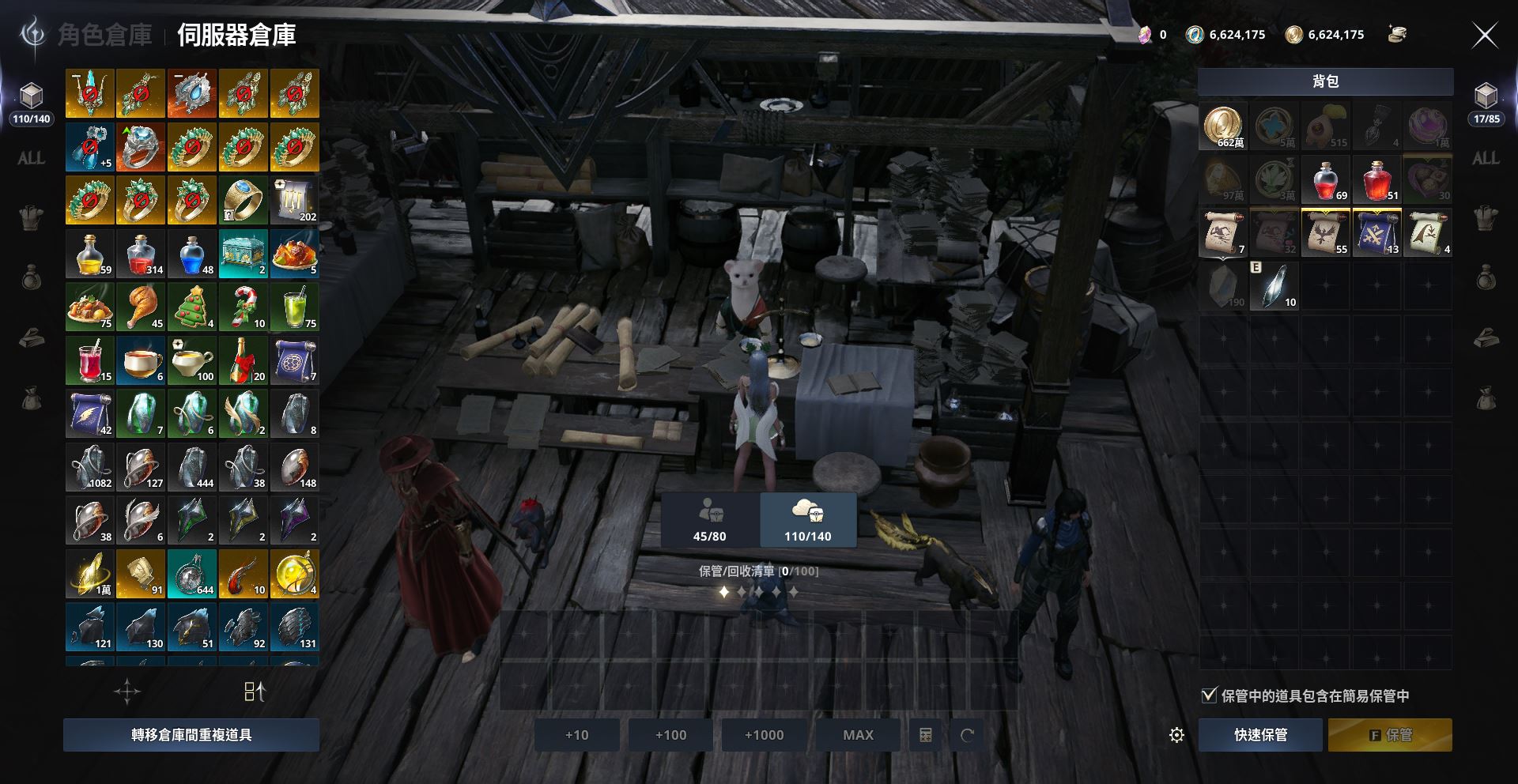
Task: Open the calculator for quantity input
Action: tap(926, 736)
